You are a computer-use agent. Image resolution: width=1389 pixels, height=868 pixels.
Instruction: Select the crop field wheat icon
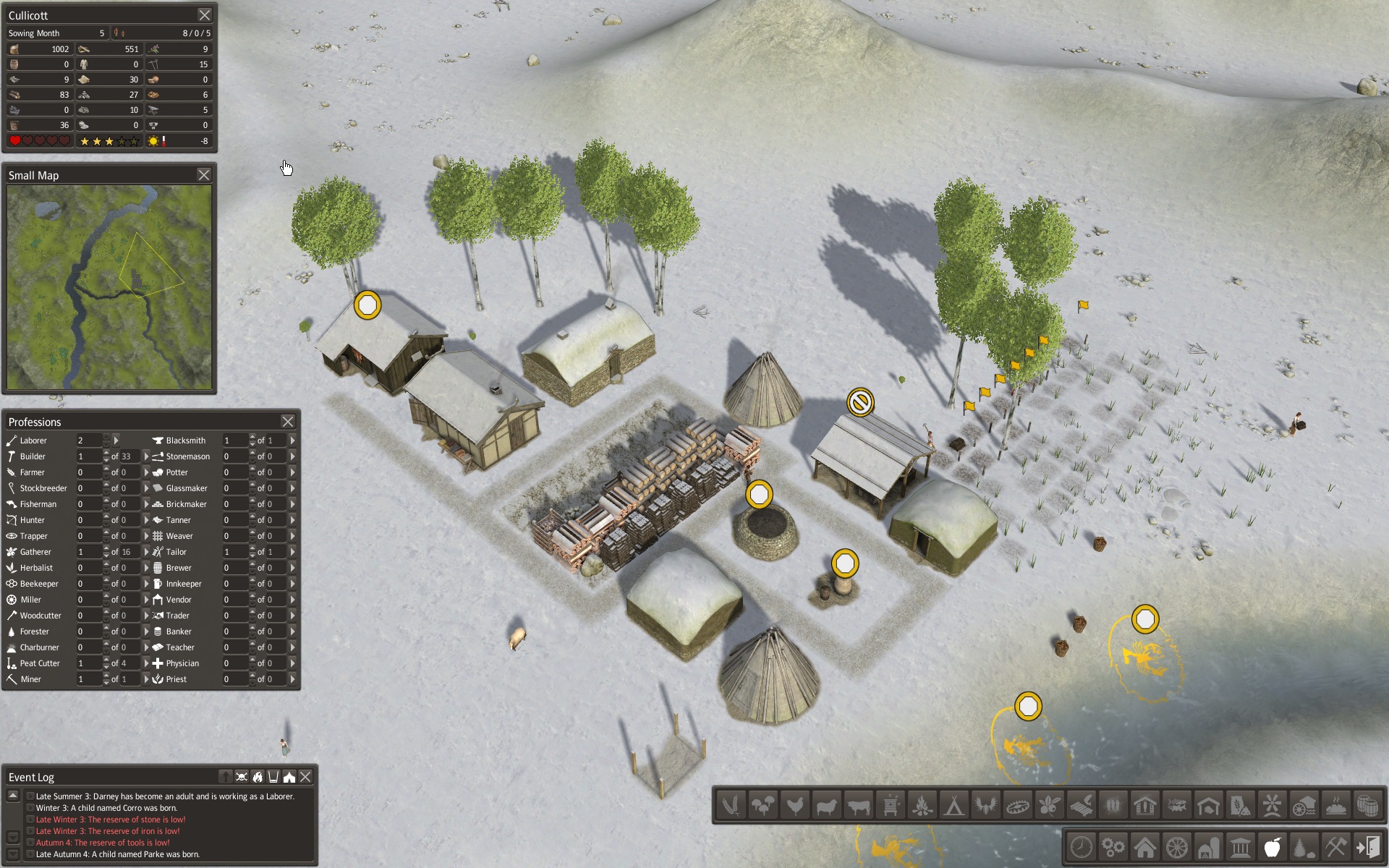coord(731,805)
